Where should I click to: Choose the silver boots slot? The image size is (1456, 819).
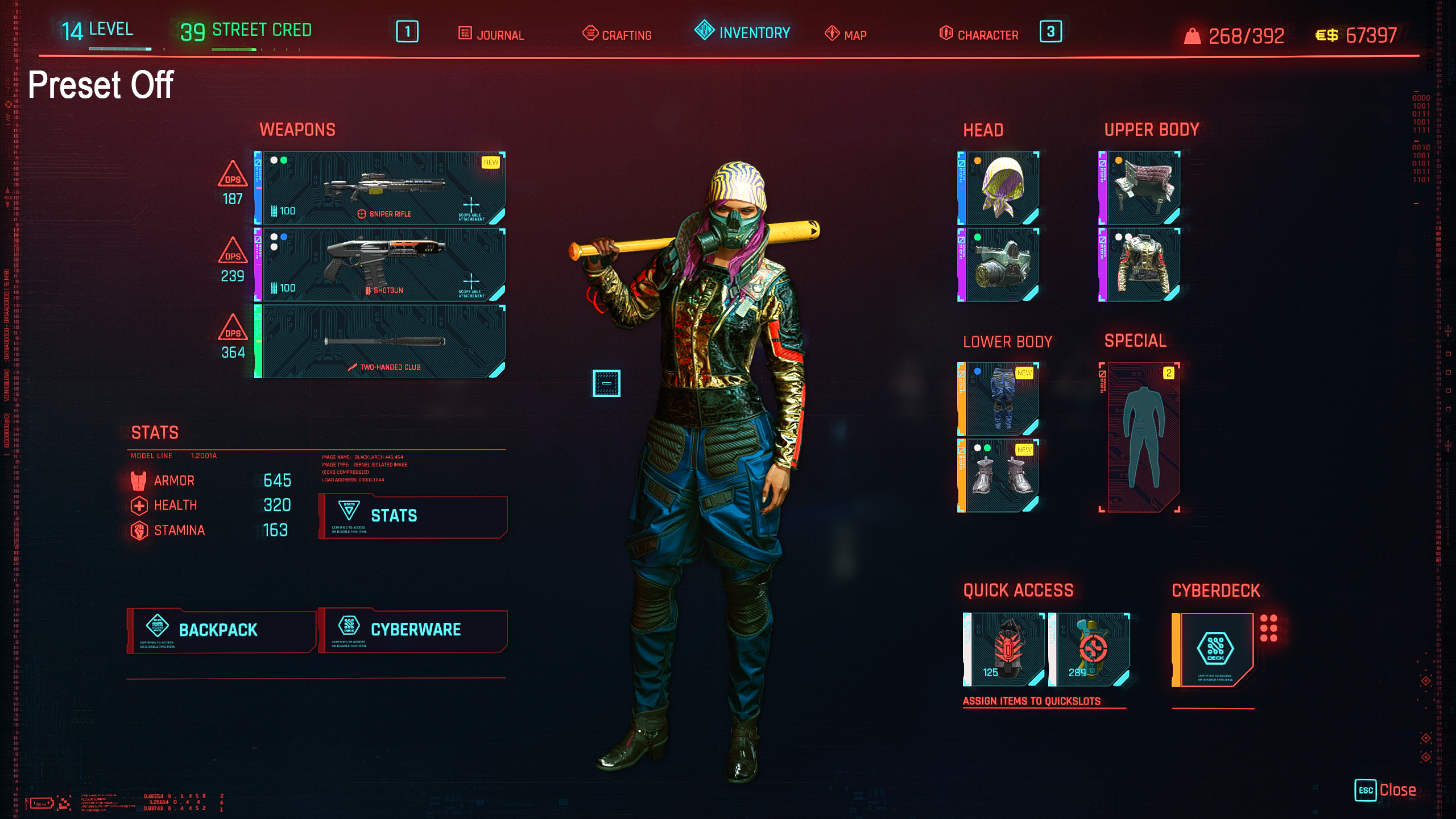tap(1002, 475)
